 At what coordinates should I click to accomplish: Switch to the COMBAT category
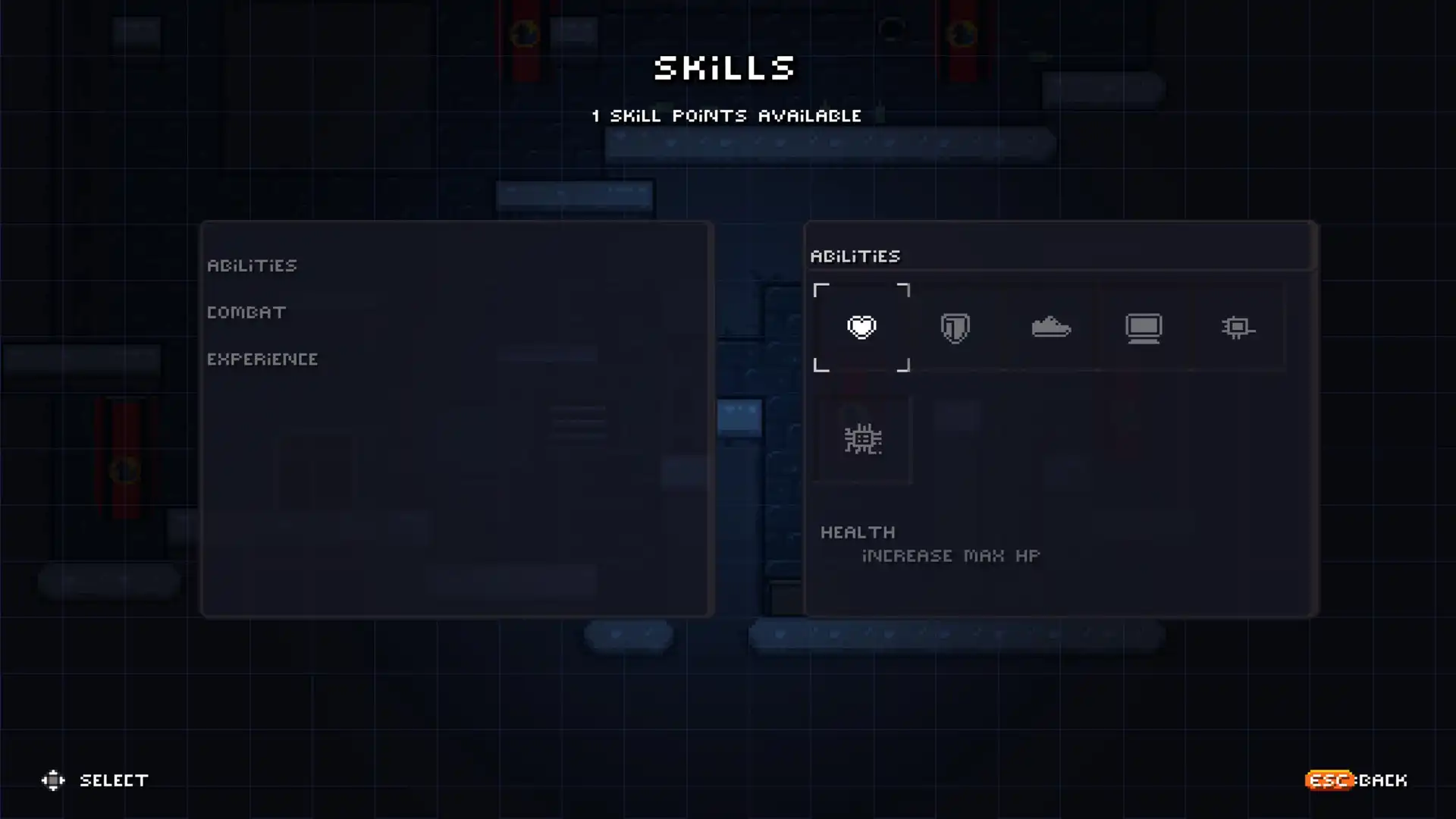pyautogui.click(x=246, y=312)
